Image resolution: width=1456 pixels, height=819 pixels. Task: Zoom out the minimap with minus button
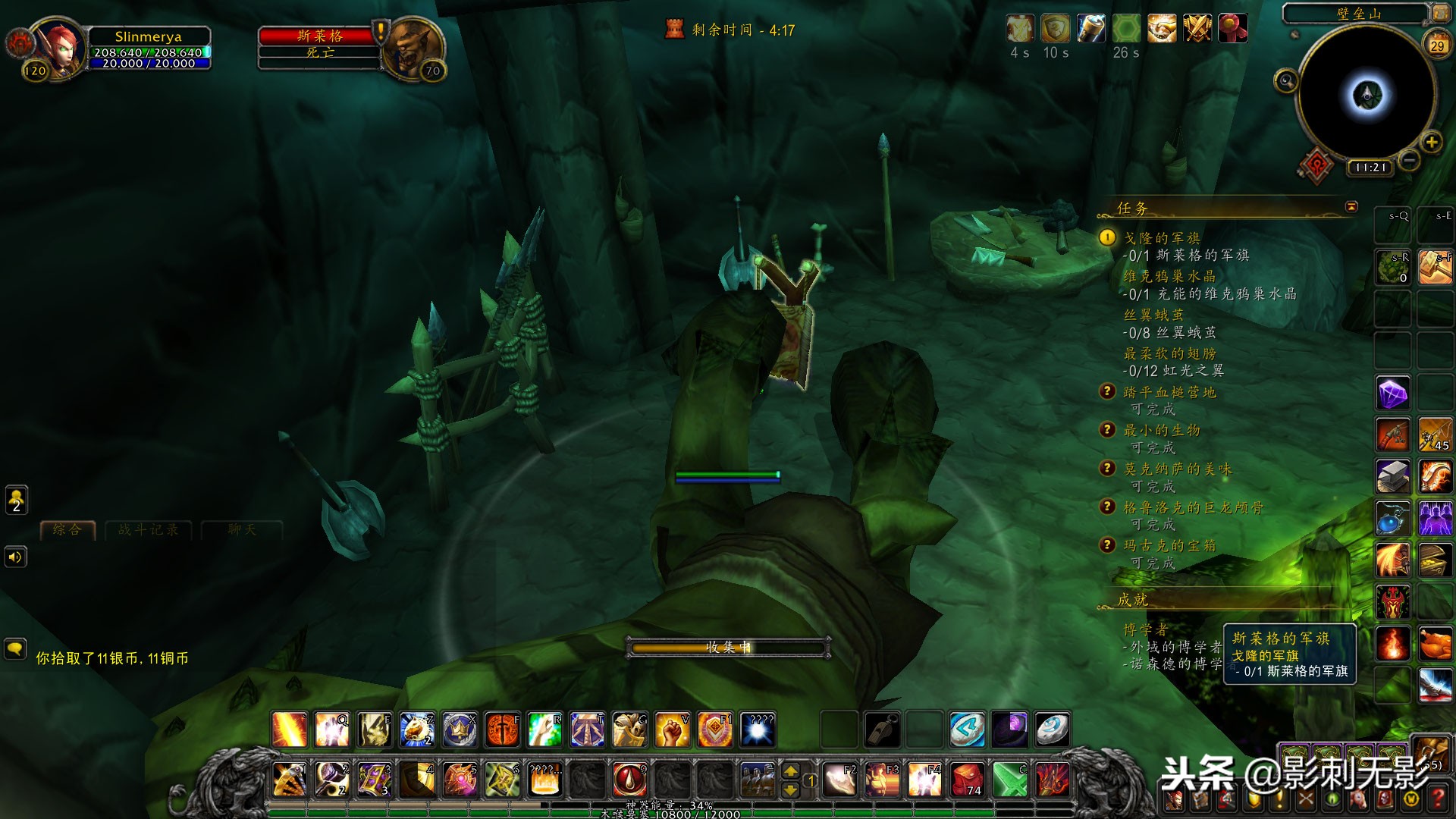[1409, 160]
